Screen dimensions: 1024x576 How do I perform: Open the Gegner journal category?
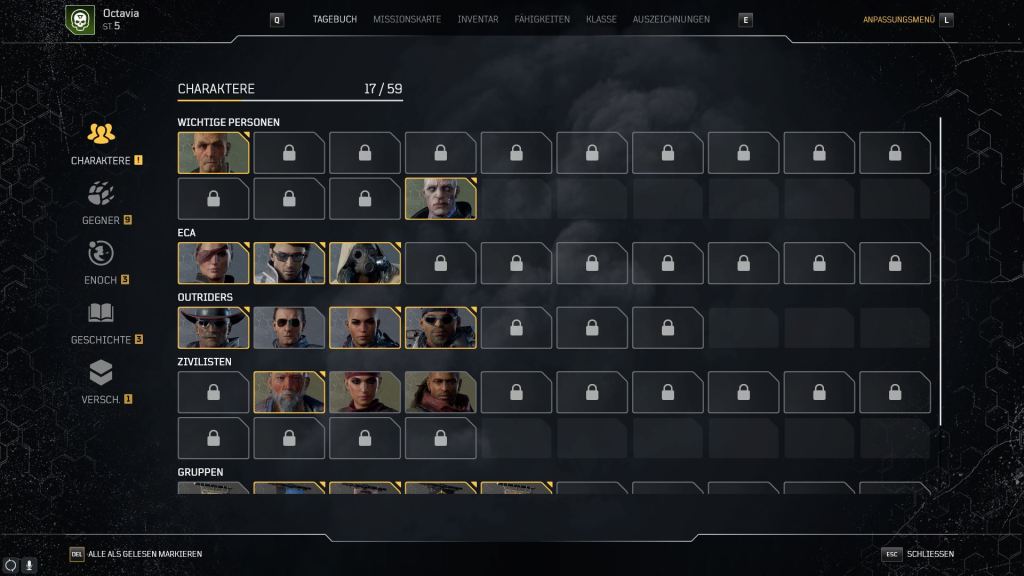(101, 203)
